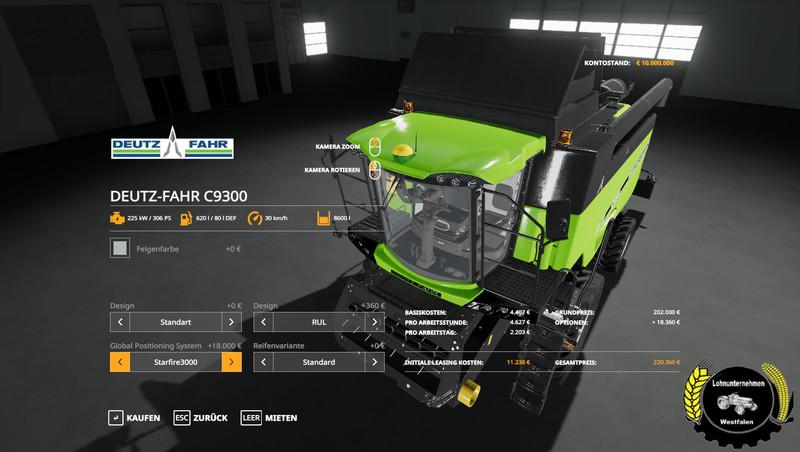Change Reifenvariante to the next option

(x=375, y=361)
